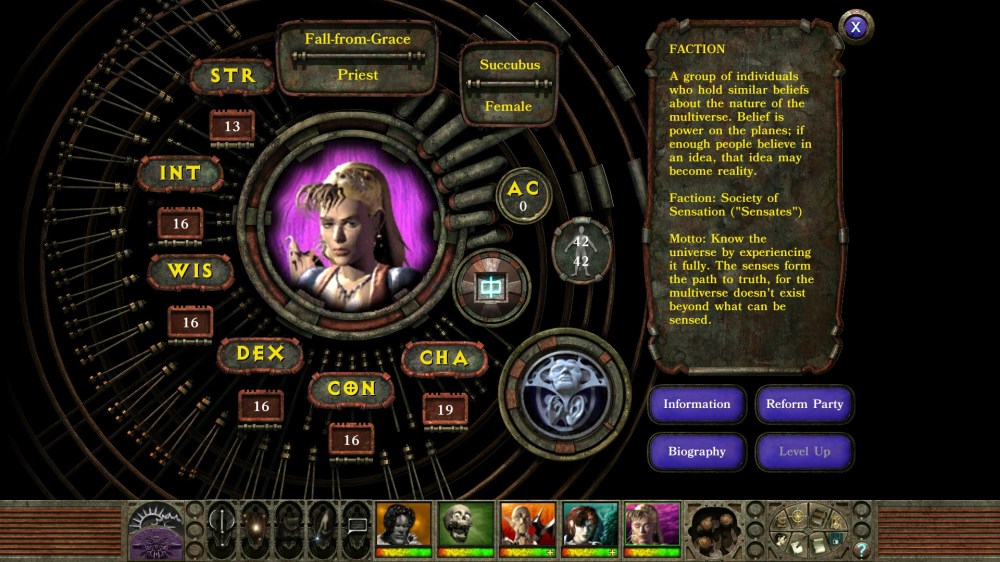Viewport: 1000px width, 562px height.
Task: Select the INT stat label
Action: pyautogui.click(x=180, y=173)
